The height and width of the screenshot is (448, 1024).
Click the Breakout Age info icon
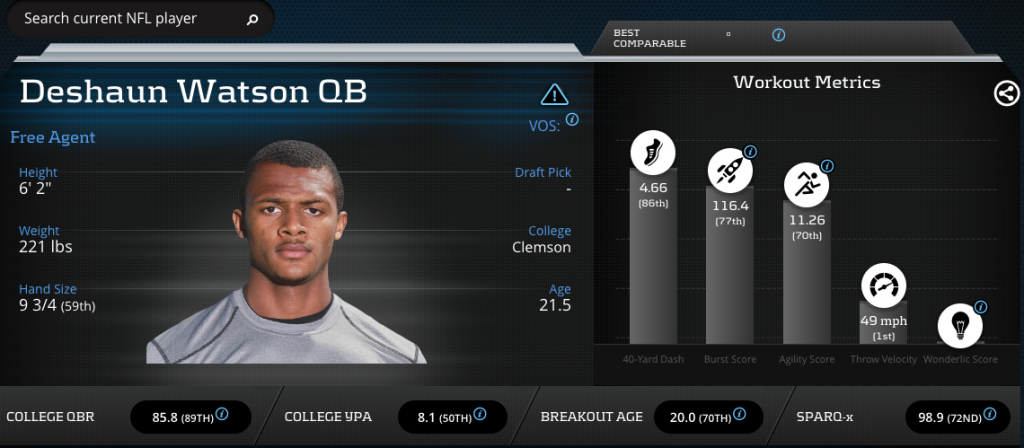pyautogui.click(x=742, y=414)
